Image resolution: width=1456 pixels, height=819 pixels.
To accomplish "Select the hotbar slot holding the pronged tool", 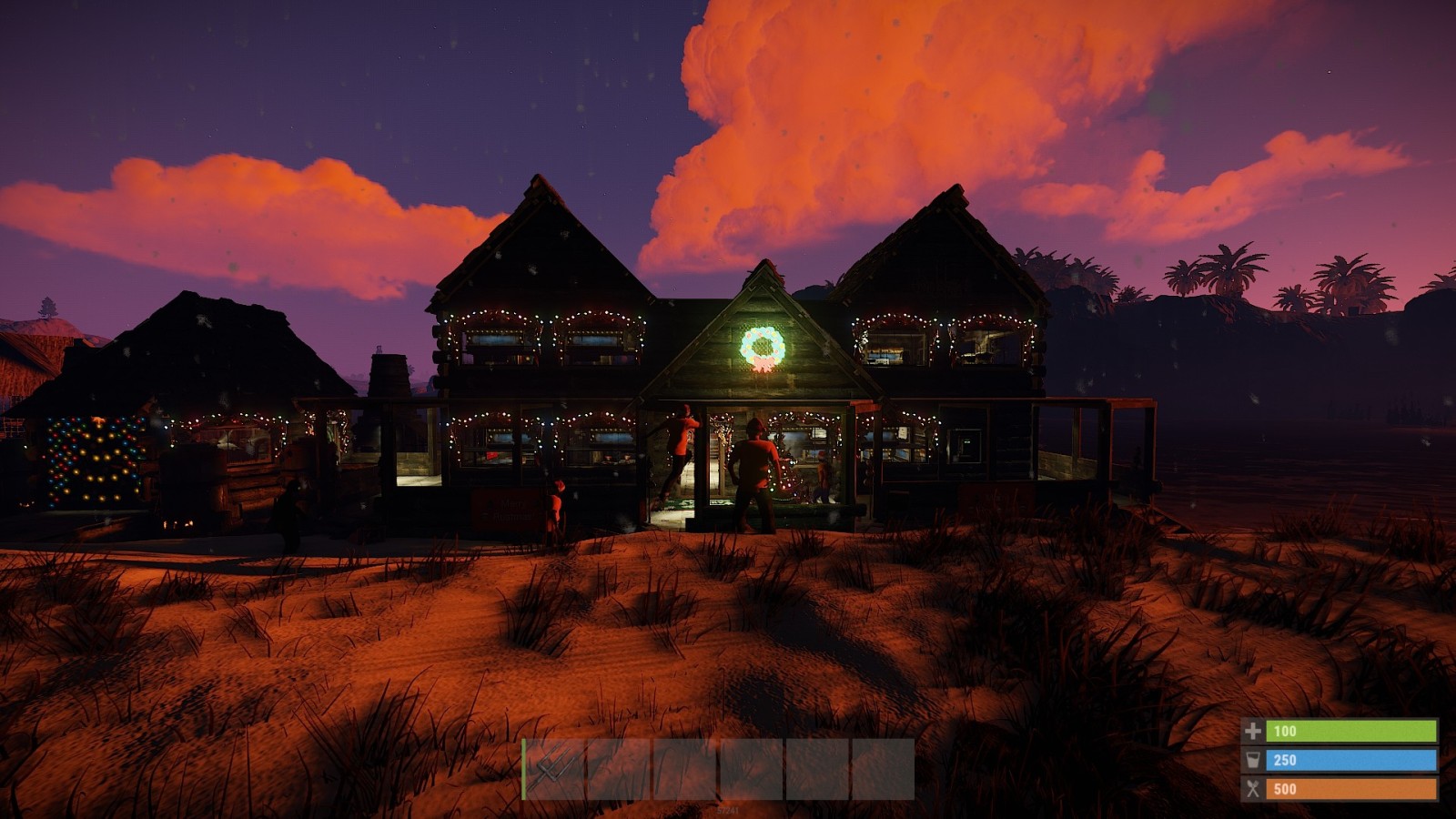I will (554, 770).
